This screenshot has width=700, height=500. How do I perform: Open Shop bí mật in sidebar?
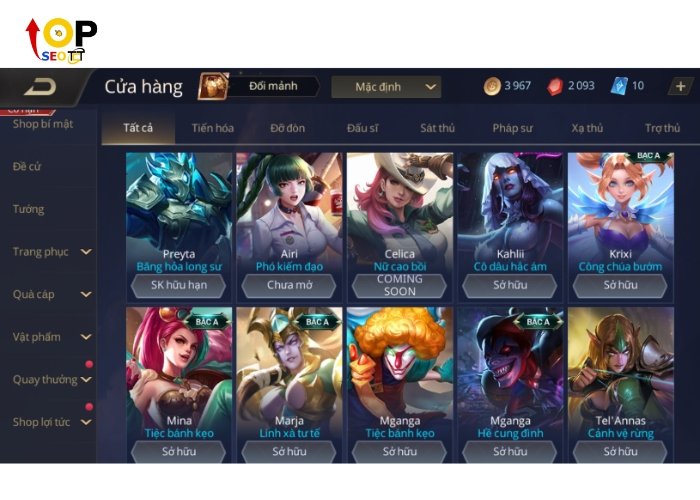pyautogui.click(x=43, y=124)
